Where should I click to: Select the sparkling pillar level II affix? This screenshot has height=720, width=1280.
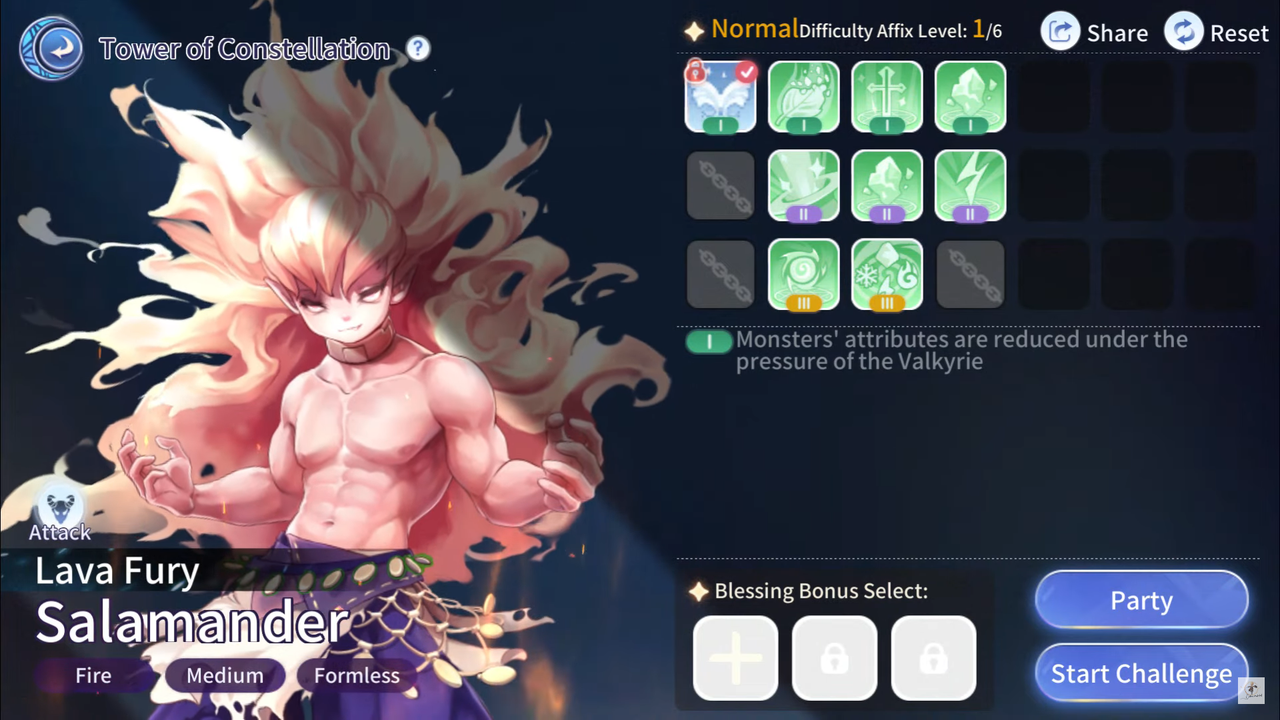[x=803, y=185]
